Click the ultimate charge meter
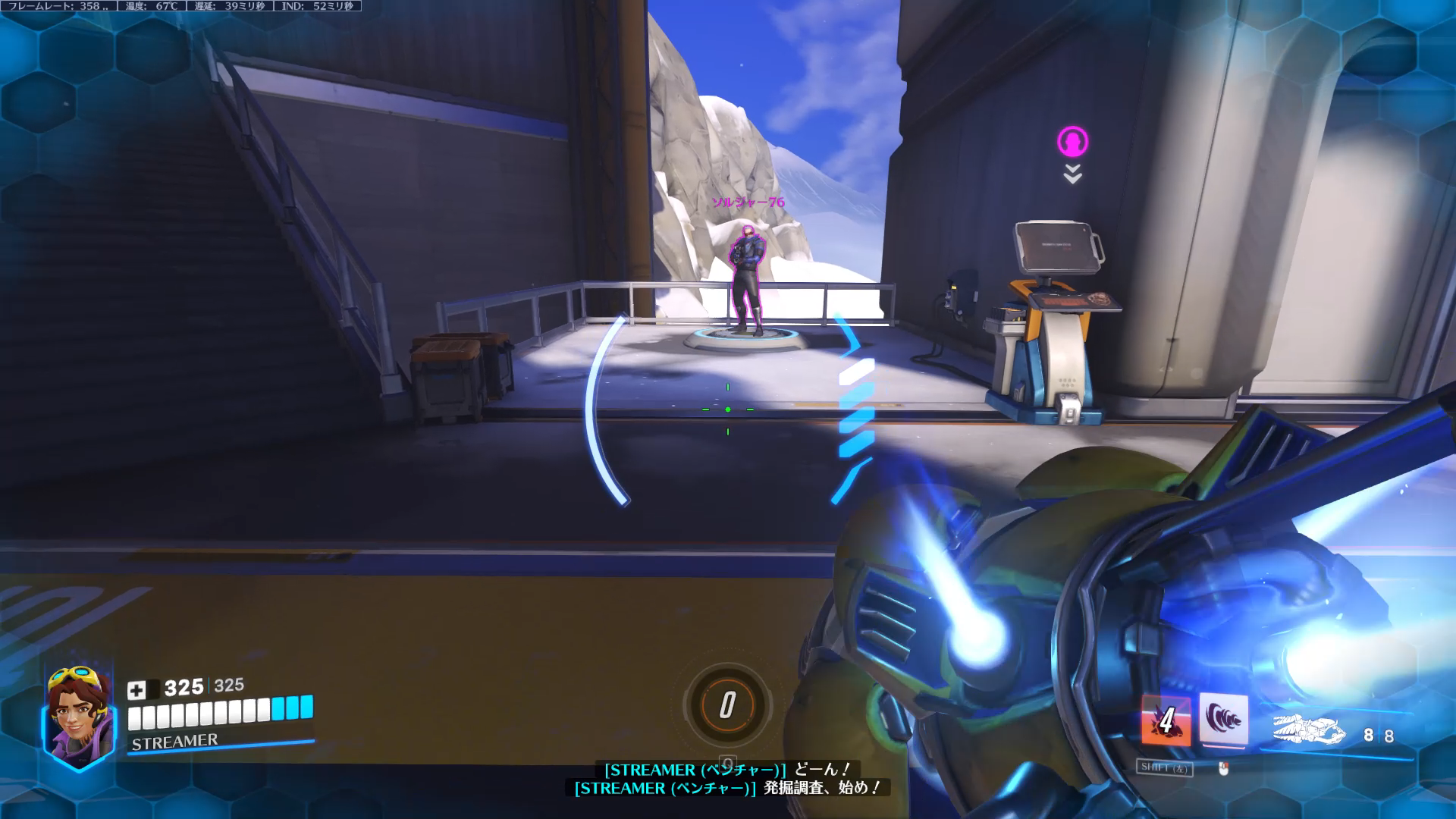 [727, 705]
